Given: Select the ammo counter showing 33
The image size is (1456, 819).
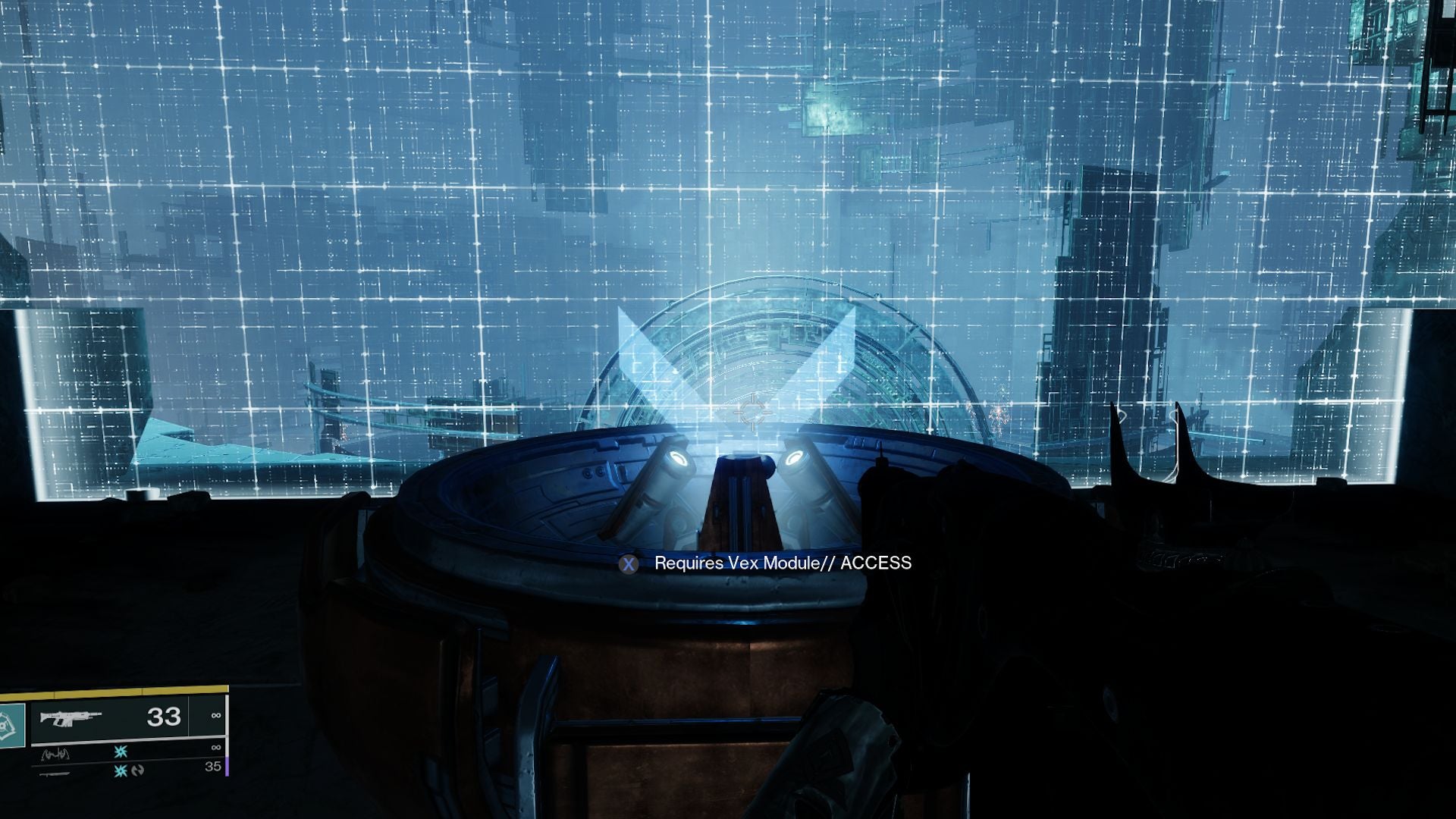Looking at the screenshot, I should pyautogui.click(x=164, y=717).
